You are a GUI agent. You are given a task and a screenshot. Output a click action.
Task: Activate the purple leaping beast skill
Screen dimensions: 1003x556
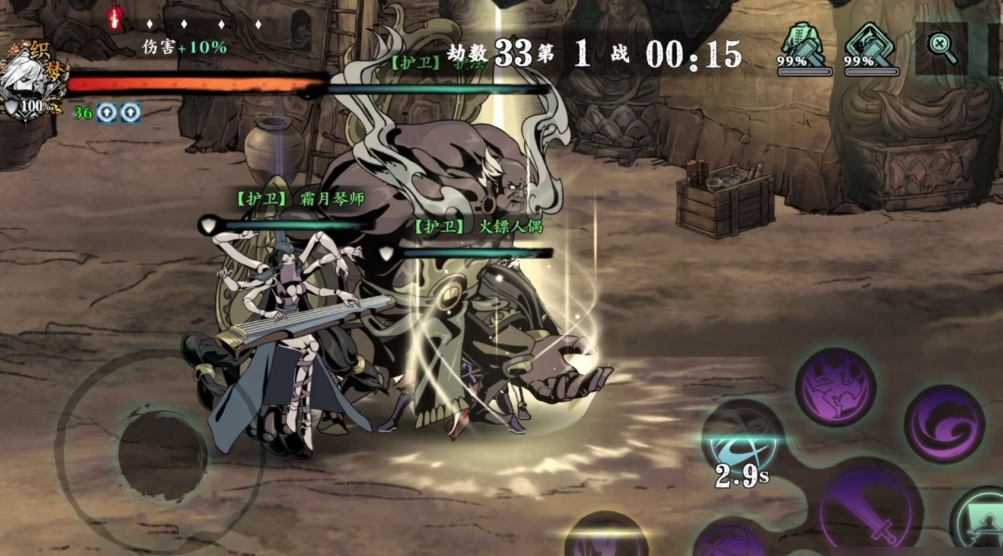tap(836, 388)
